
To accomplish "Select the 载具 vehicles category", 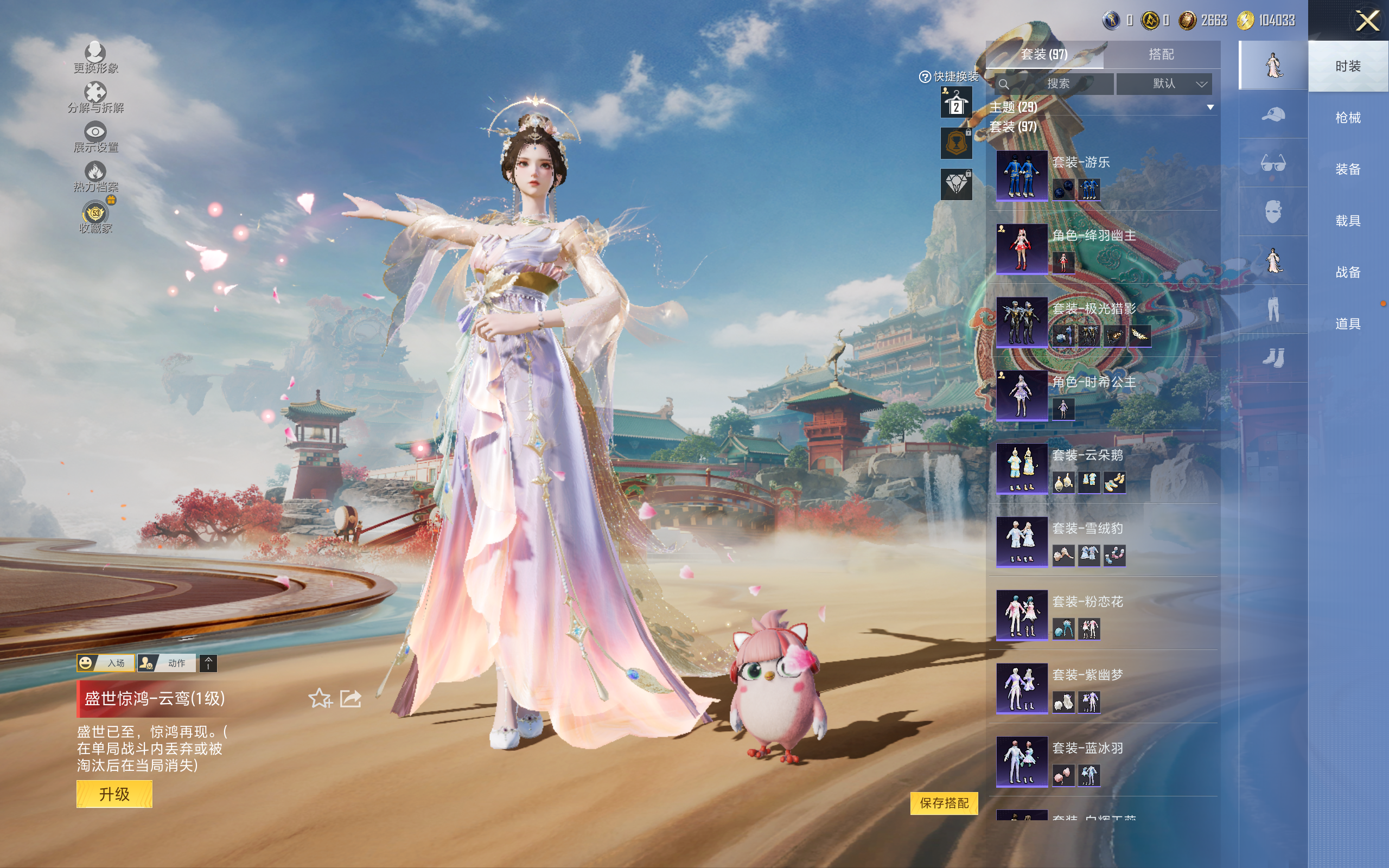I will pyautogui.click(x=1347, y=220).
